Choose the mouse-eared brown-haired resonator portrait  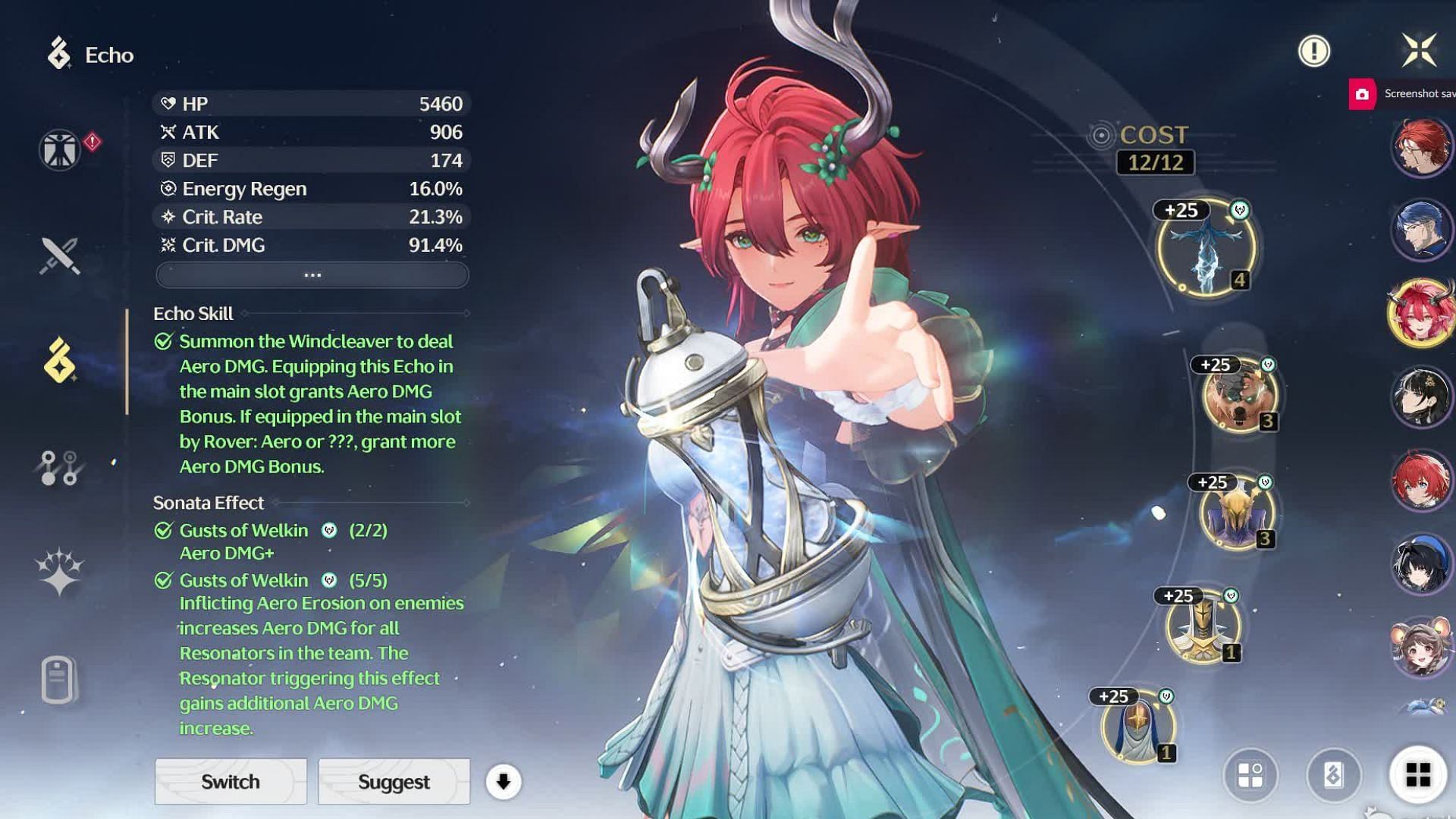point(1421,647)
